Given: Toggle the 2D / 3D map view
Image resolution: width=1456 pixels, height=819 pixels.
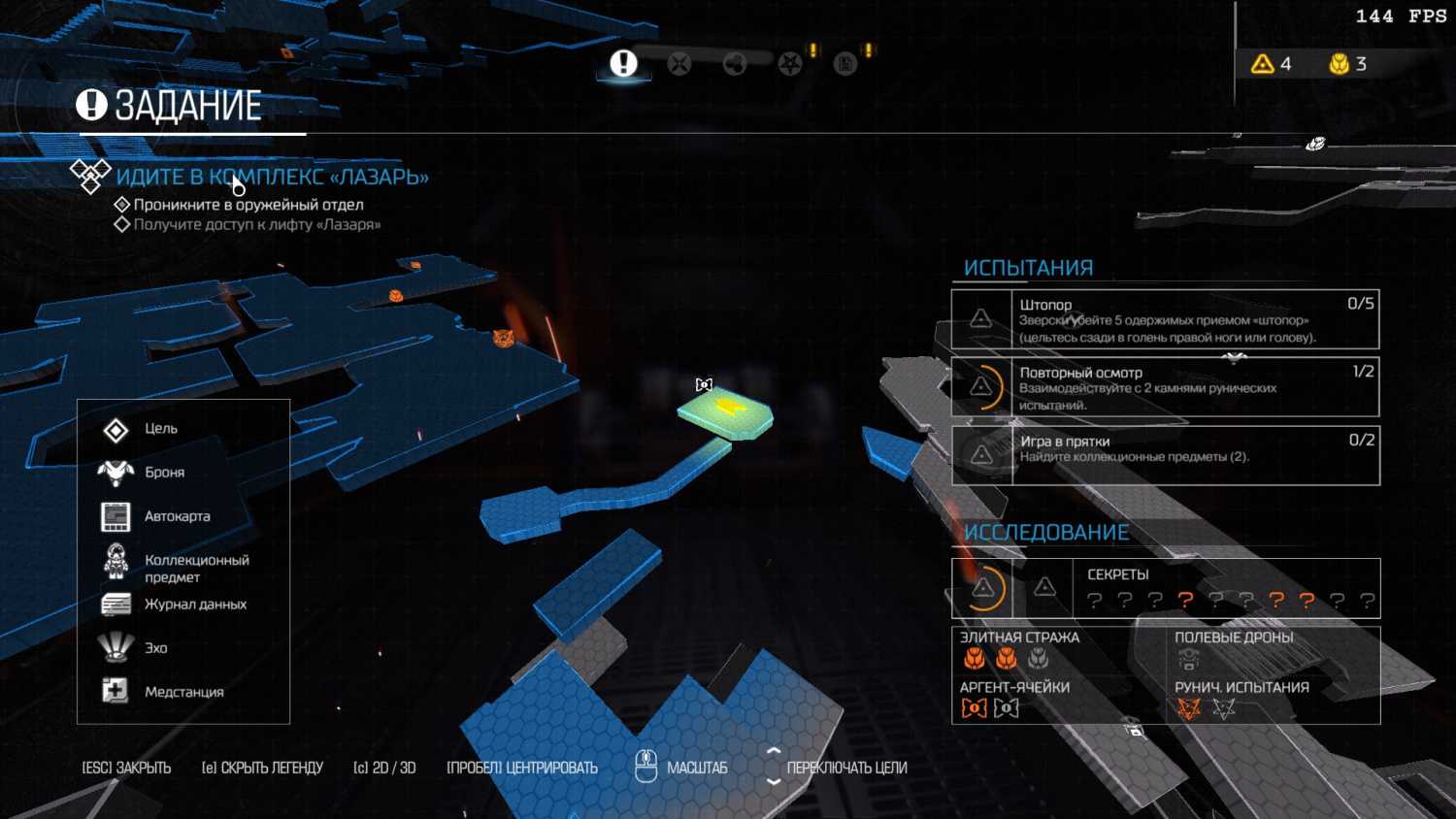Looking at the screenshot, I should pos(384,768).
